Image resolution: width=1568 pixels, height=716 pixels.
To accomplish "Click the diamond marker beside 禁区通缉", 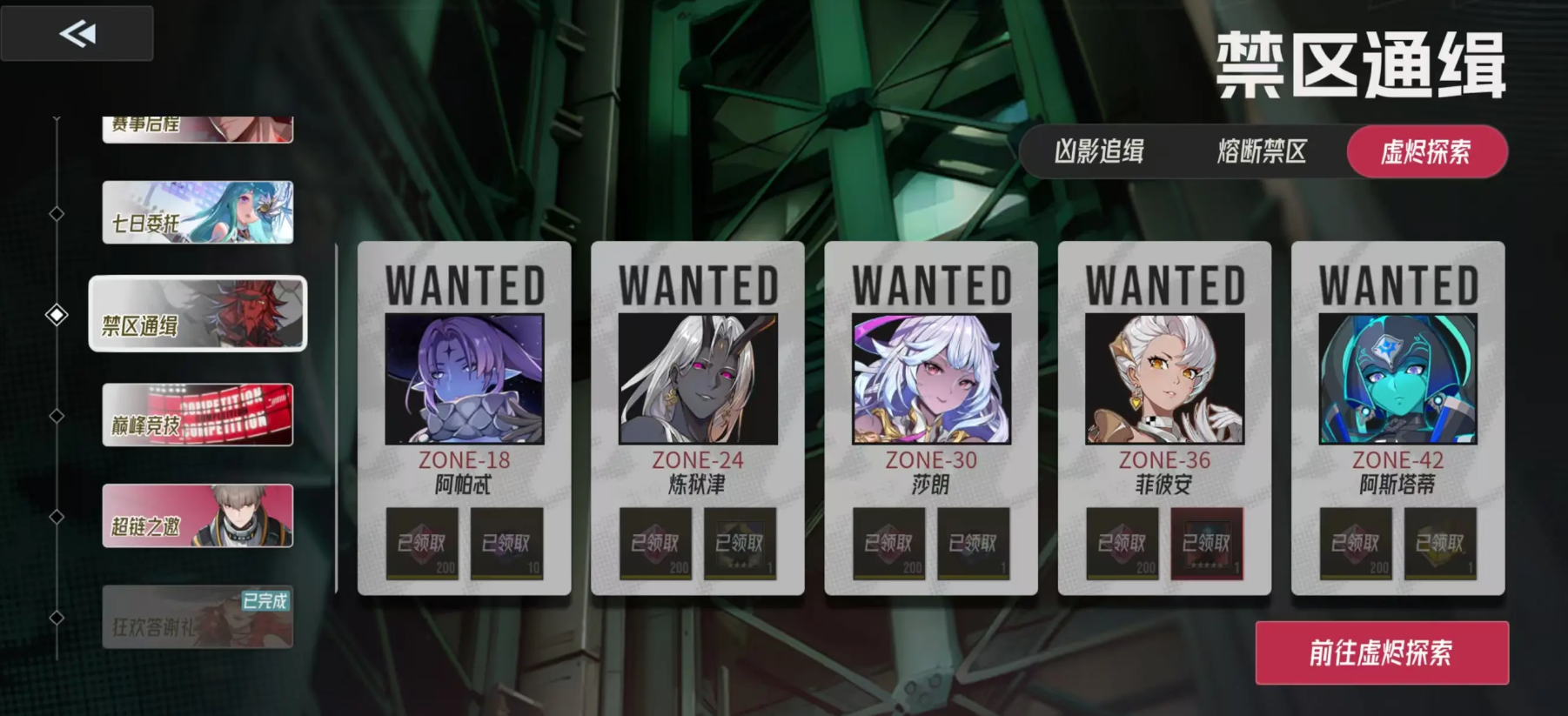I will [x=57, y=315].
